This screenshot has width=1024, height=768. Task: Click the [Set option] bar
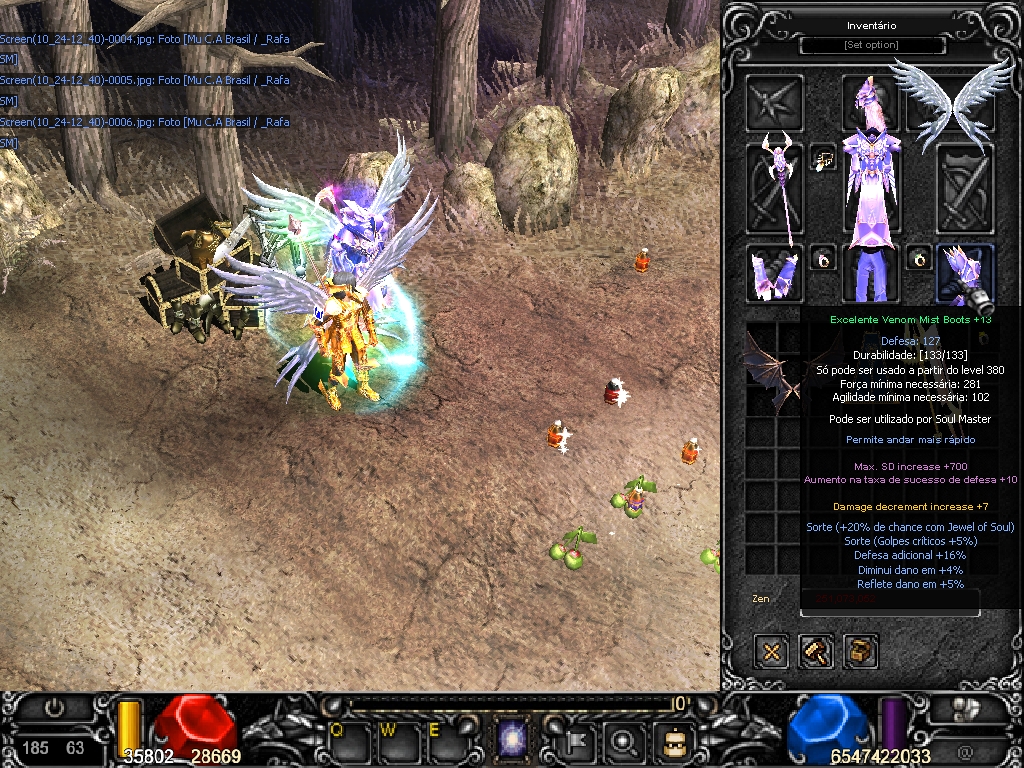point(871,45)
